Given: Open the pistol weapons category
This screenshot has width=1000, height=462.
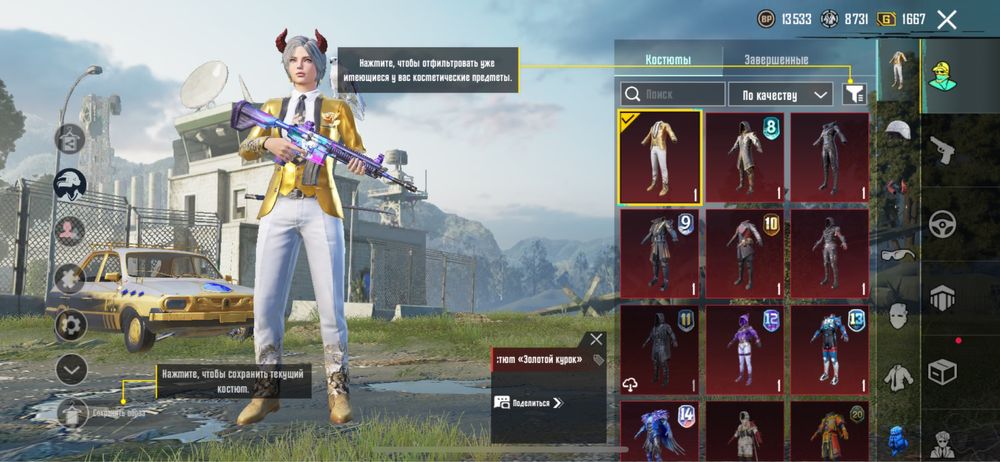Looking at the screenshot, I should tap(941, 151).
